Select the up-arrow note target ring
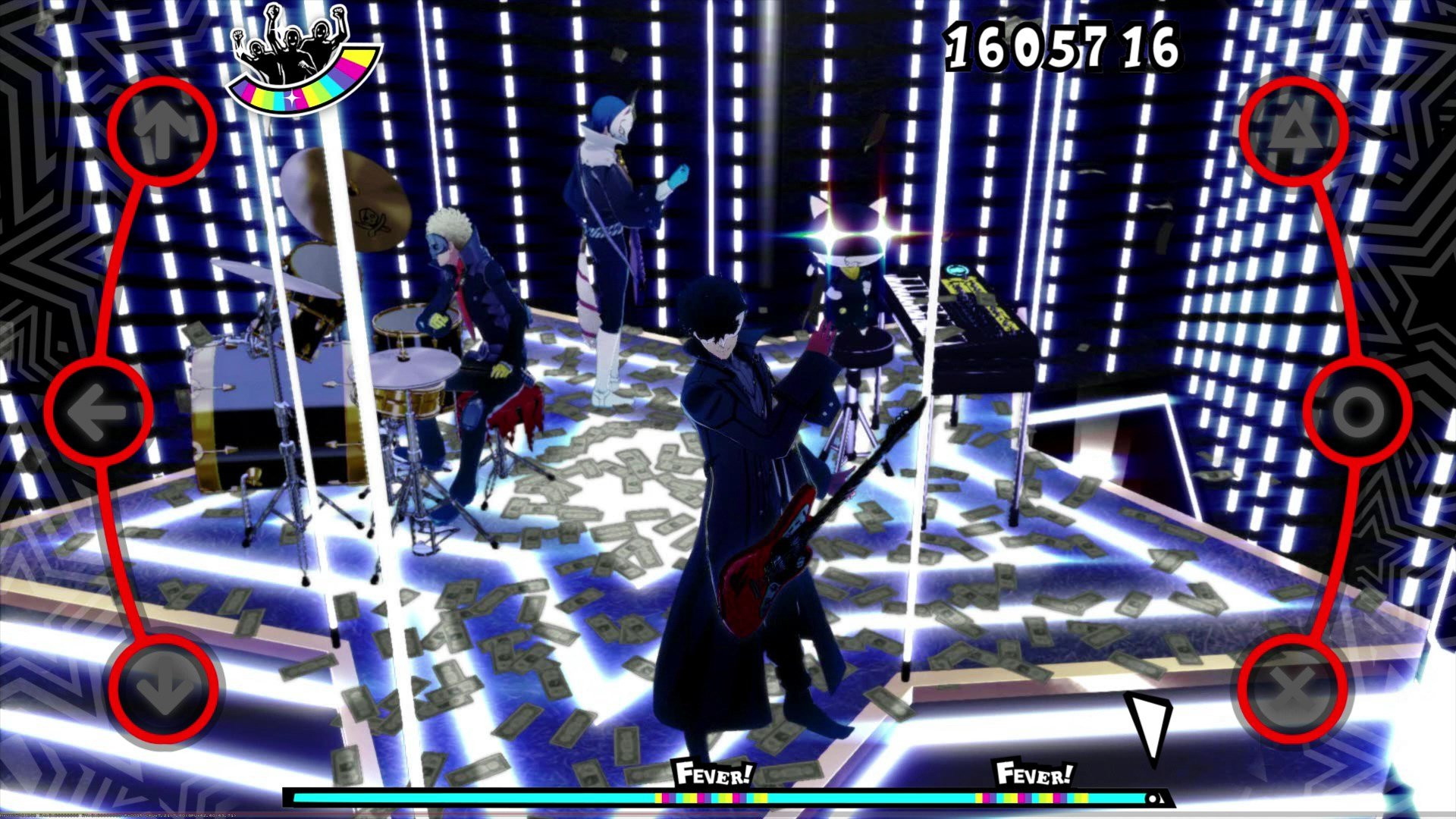Image resolution: width=1456 pixels, height=819 pixels. point(161,130)
